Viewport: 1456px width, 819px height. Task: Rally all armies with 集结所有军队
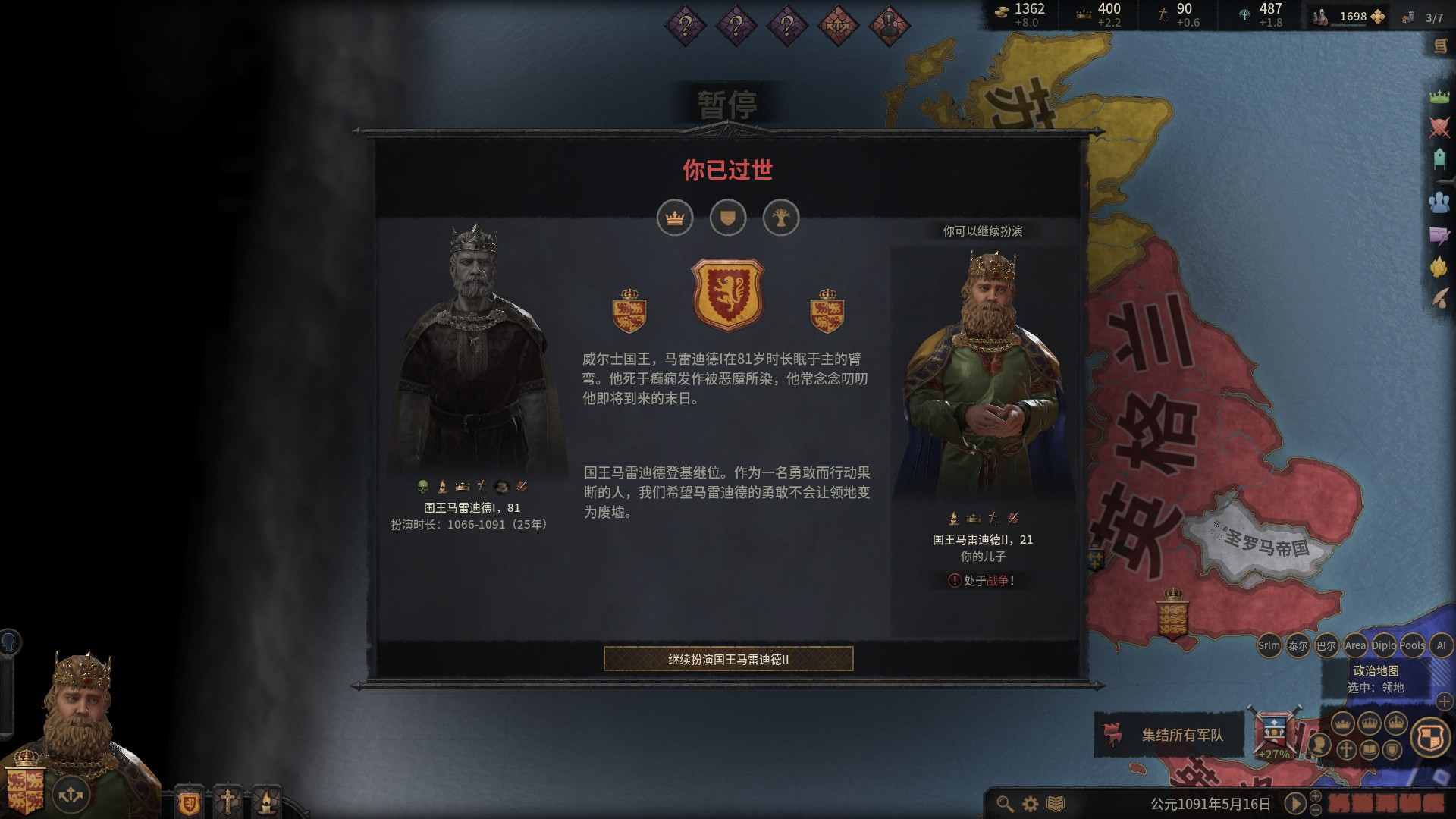(x=1169, y=734)
